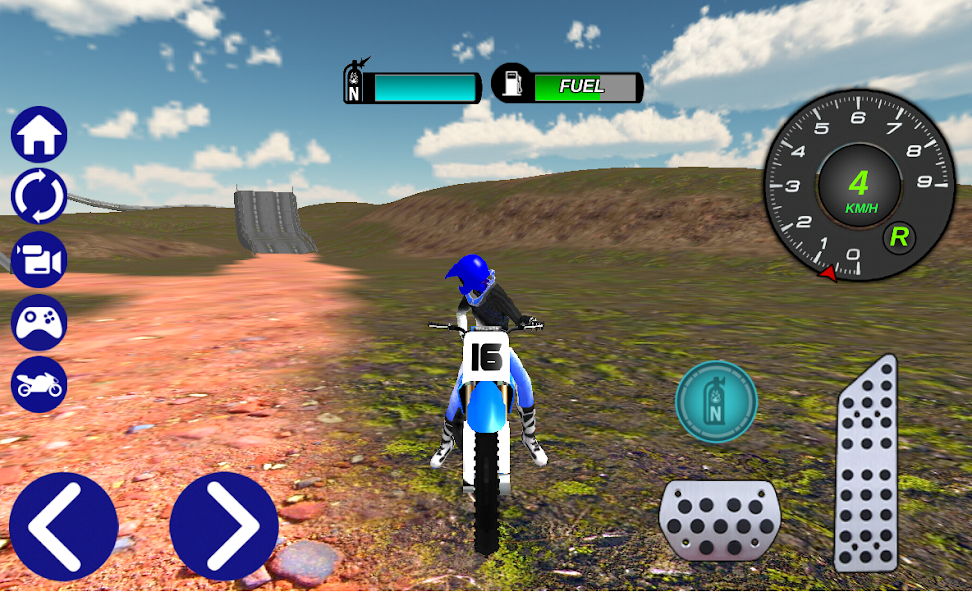Open the gamepad controls option
Screen dimensions: 972x592
(39, 322)
